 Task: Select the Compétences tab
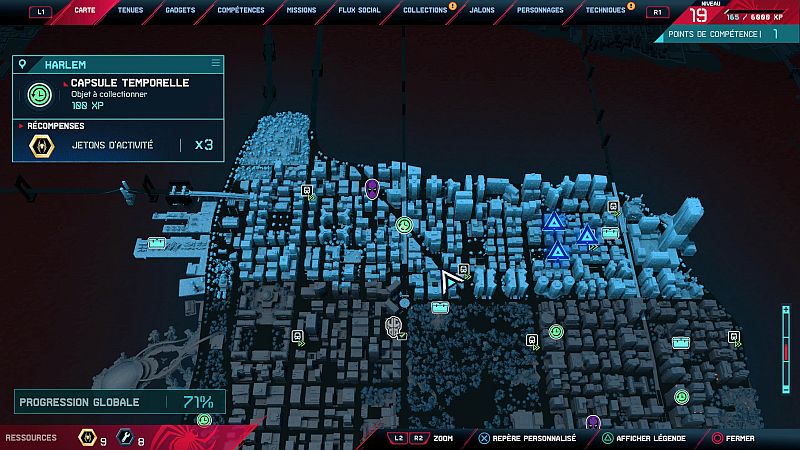tap(241, 11)
